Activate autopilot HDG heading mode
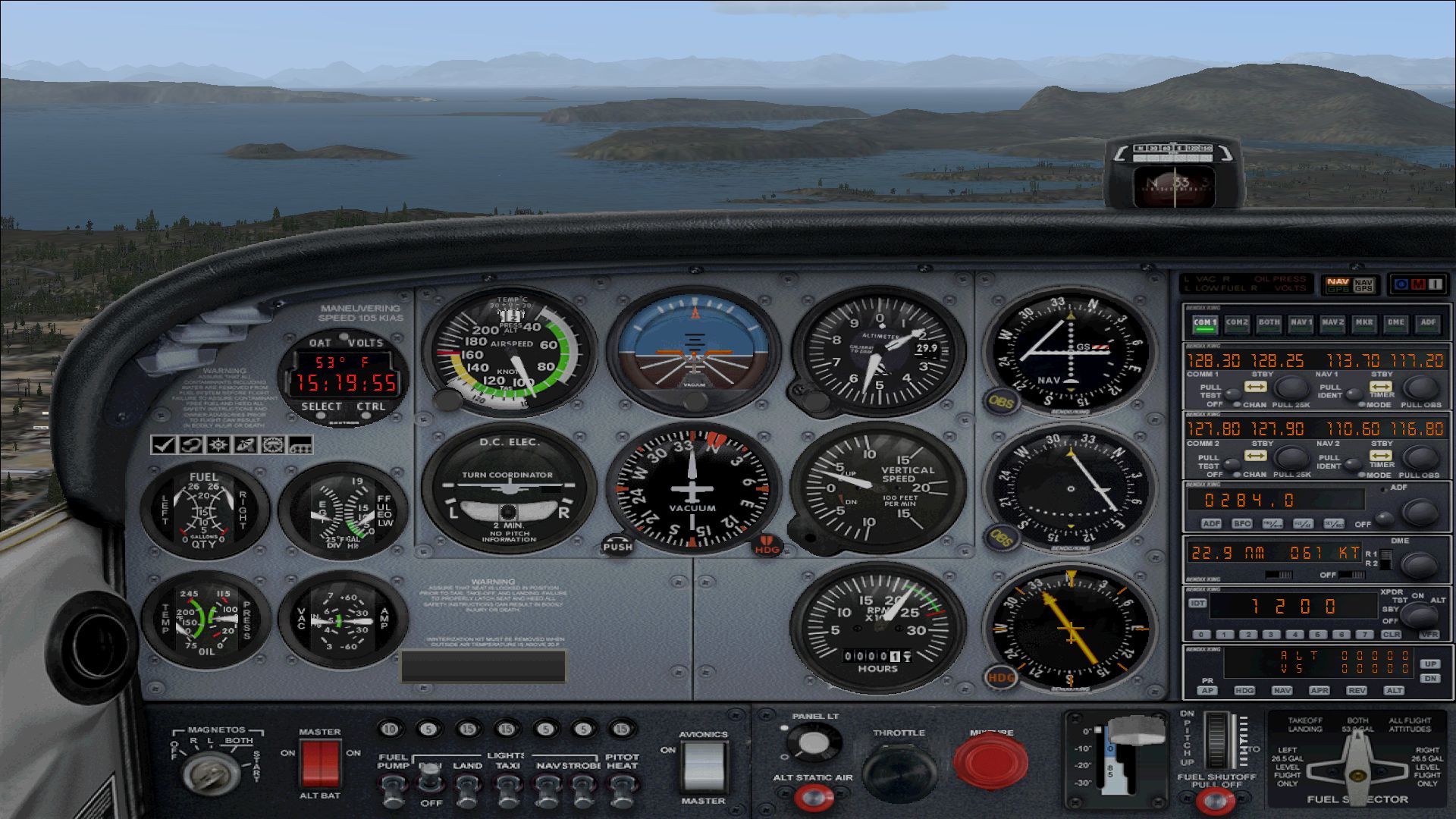 [1244, 690]
